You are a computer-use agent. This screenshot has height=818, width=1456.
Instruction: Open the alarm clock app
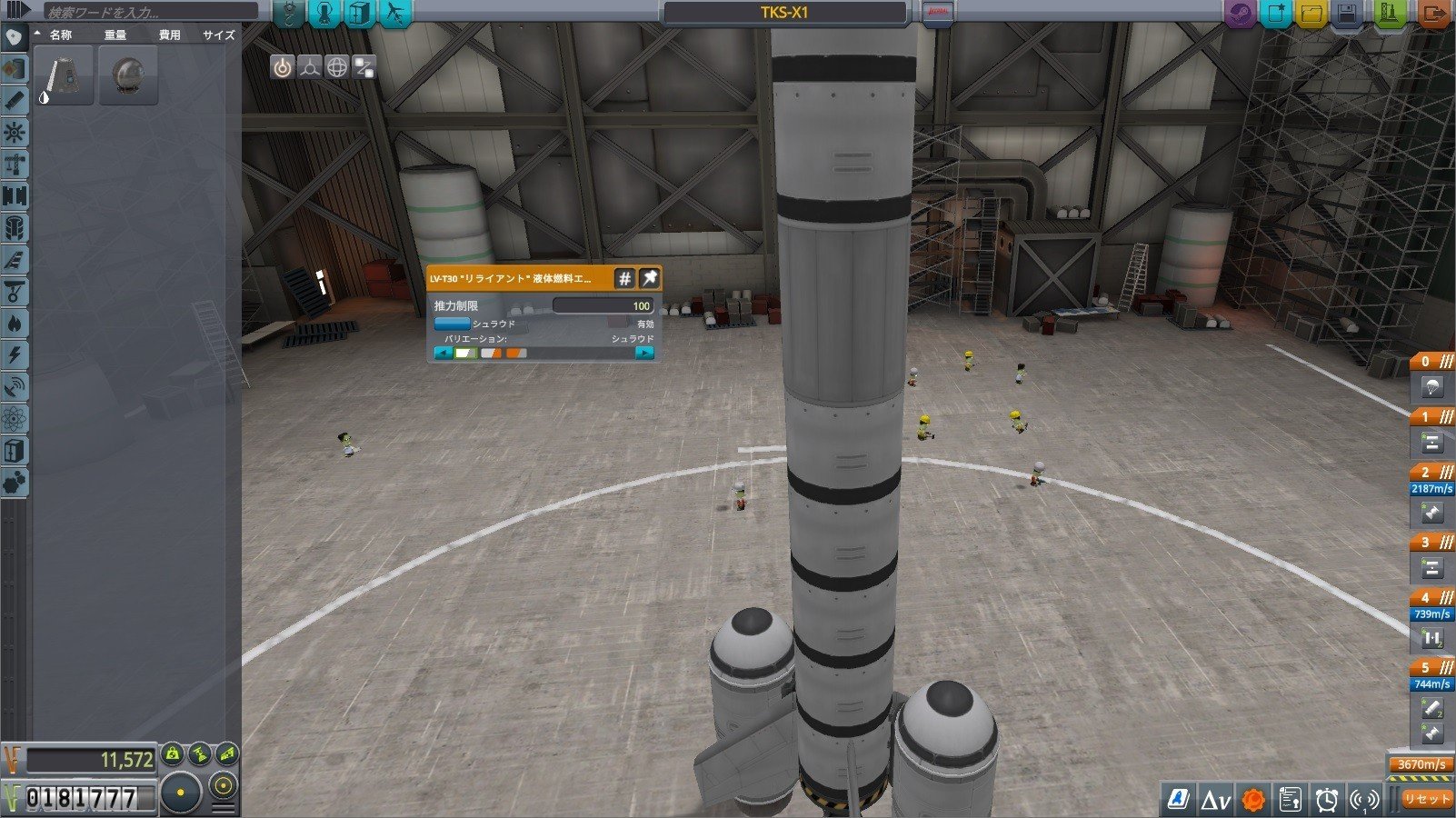point(1327,800)
